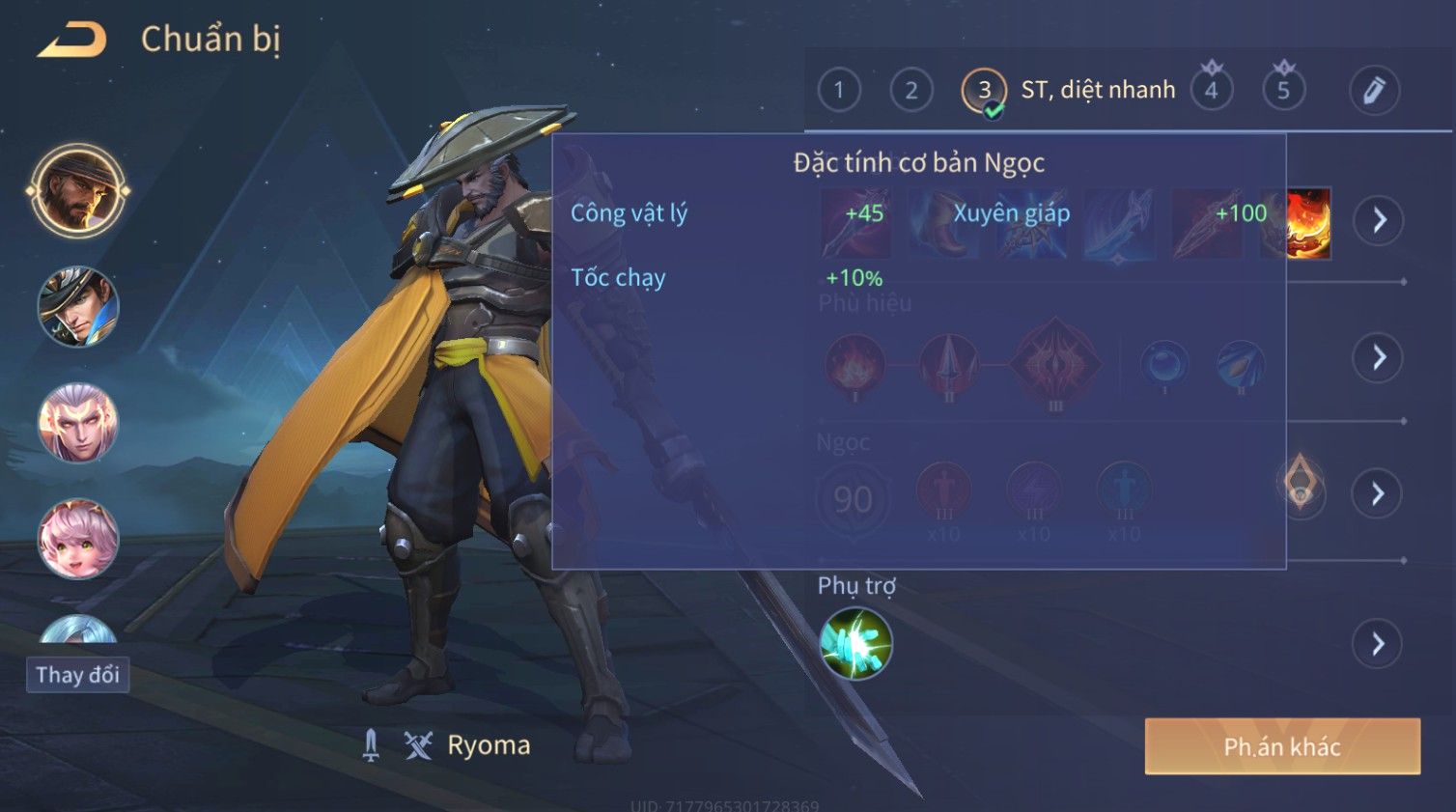This screenshot has width=1456, height=812.
Task: Edit the preset name with pencil icon
Action: pyautogui.click(x=1373, y=91)
